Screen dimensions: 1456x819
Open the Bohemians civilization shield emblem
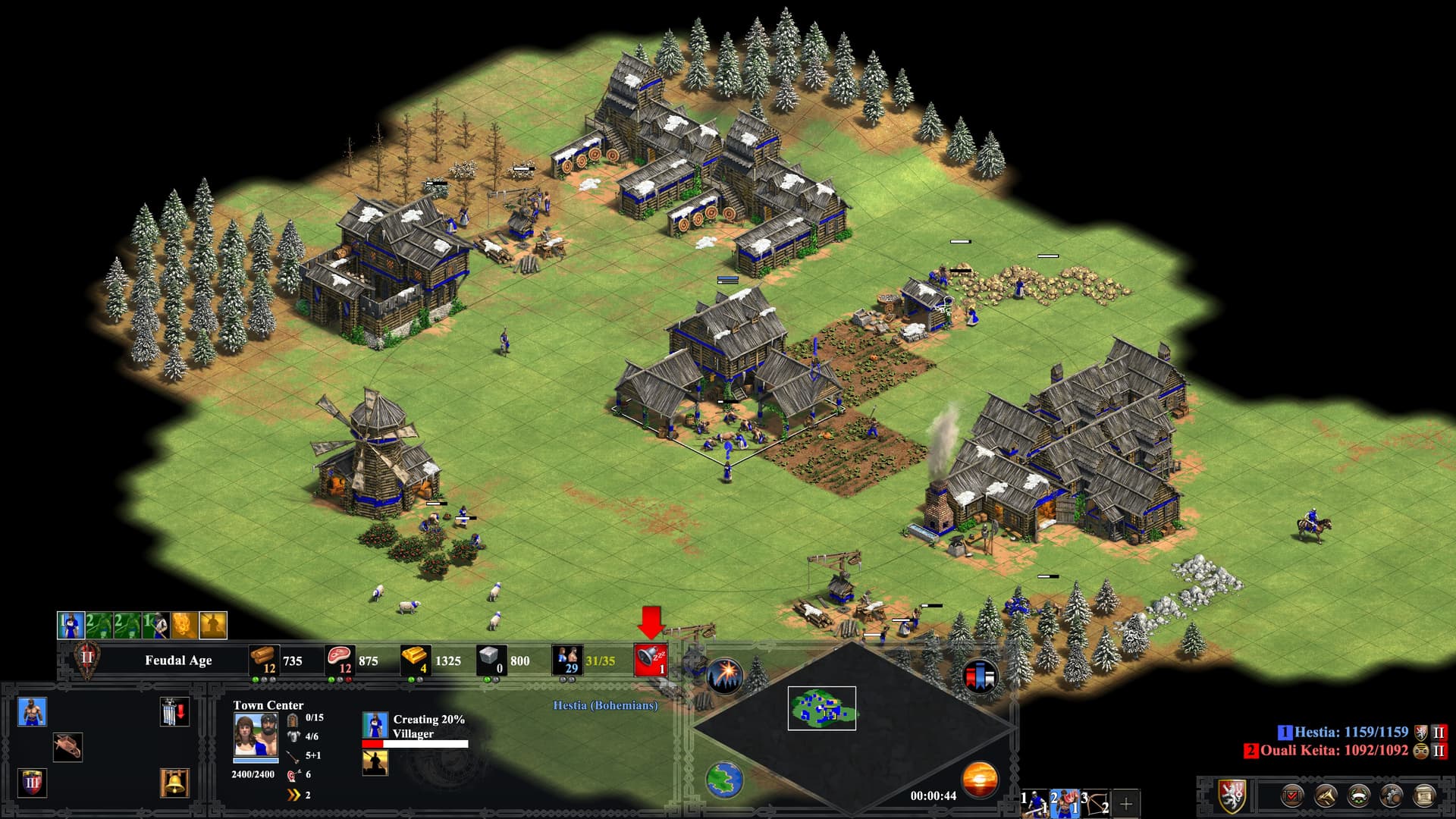click(x=1233, y=796)
